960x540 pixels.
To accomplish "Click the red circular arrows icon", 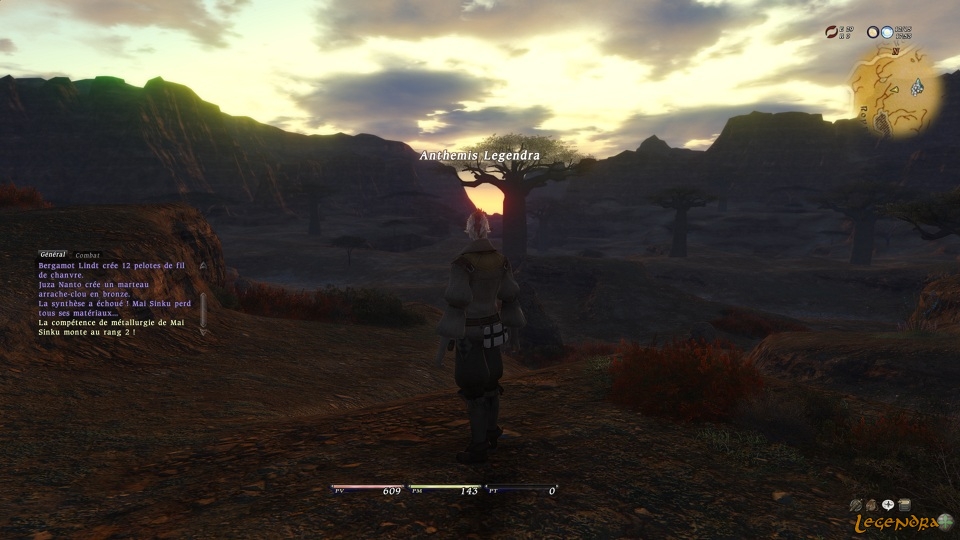I will click(x=831, y=32).
